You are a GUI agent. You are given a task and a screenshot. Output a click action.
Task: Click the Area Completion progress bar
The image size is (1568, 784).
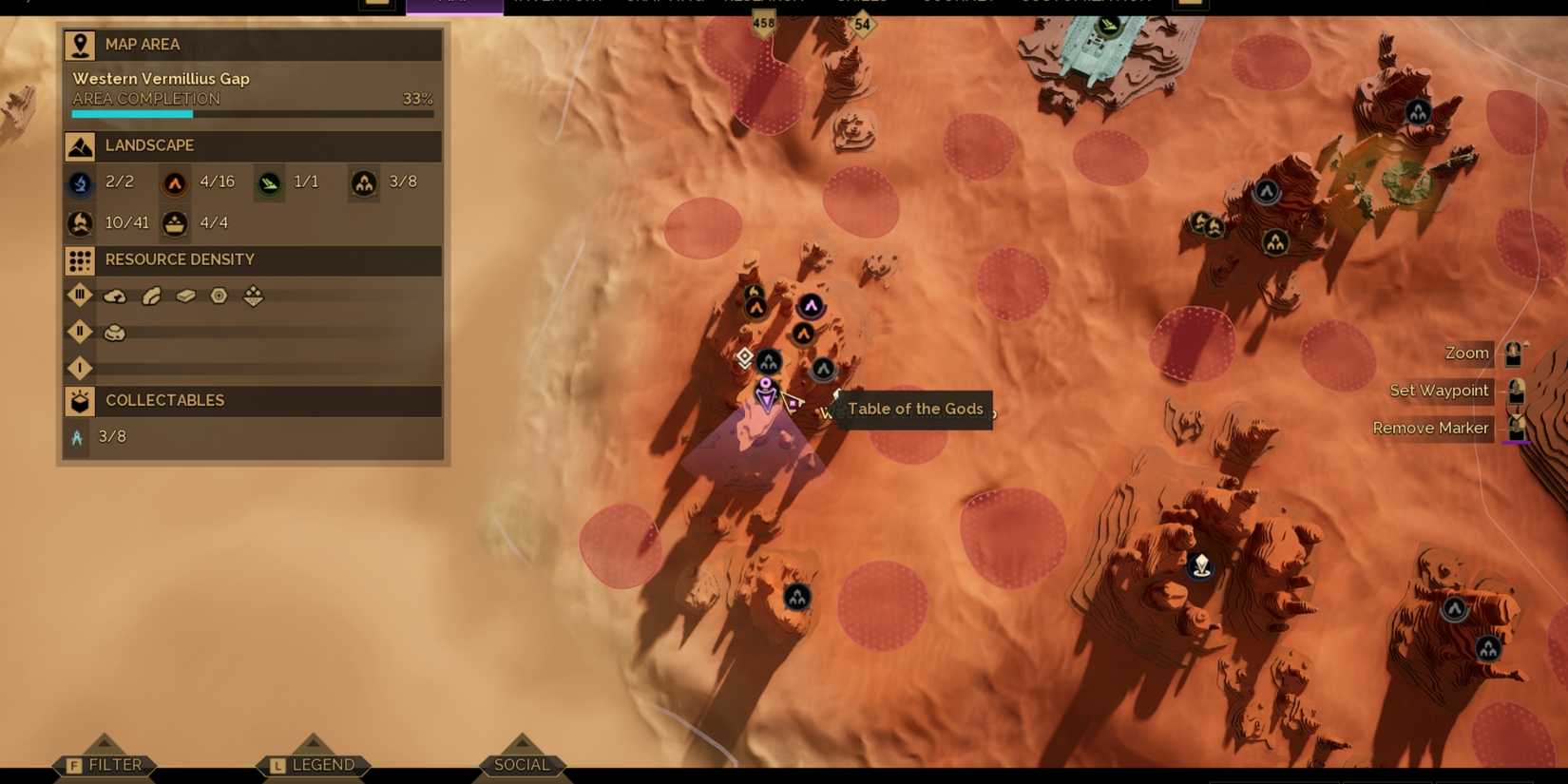coord(251,113)
